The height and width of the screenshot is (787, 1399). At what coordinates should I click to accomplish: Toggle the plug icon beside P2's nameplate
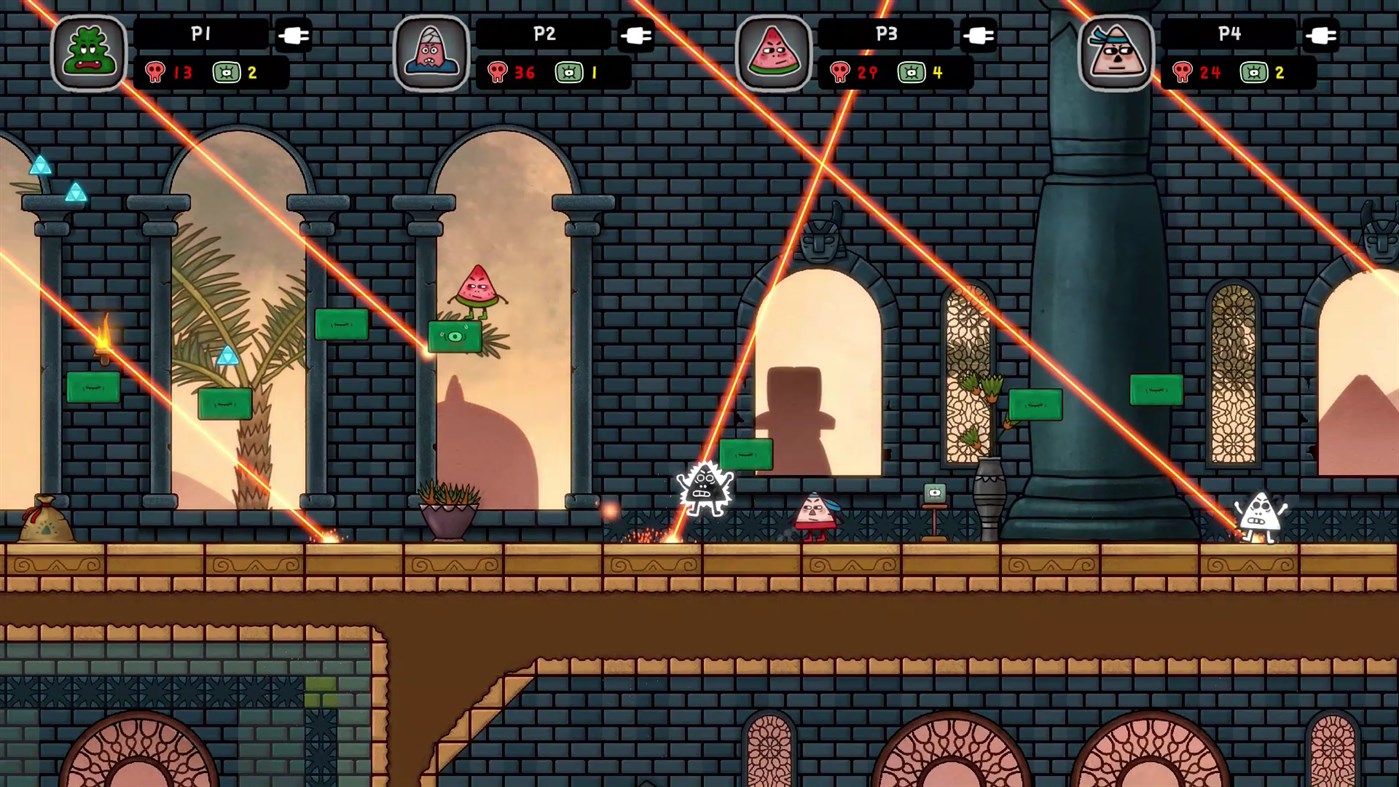(637, 34)
